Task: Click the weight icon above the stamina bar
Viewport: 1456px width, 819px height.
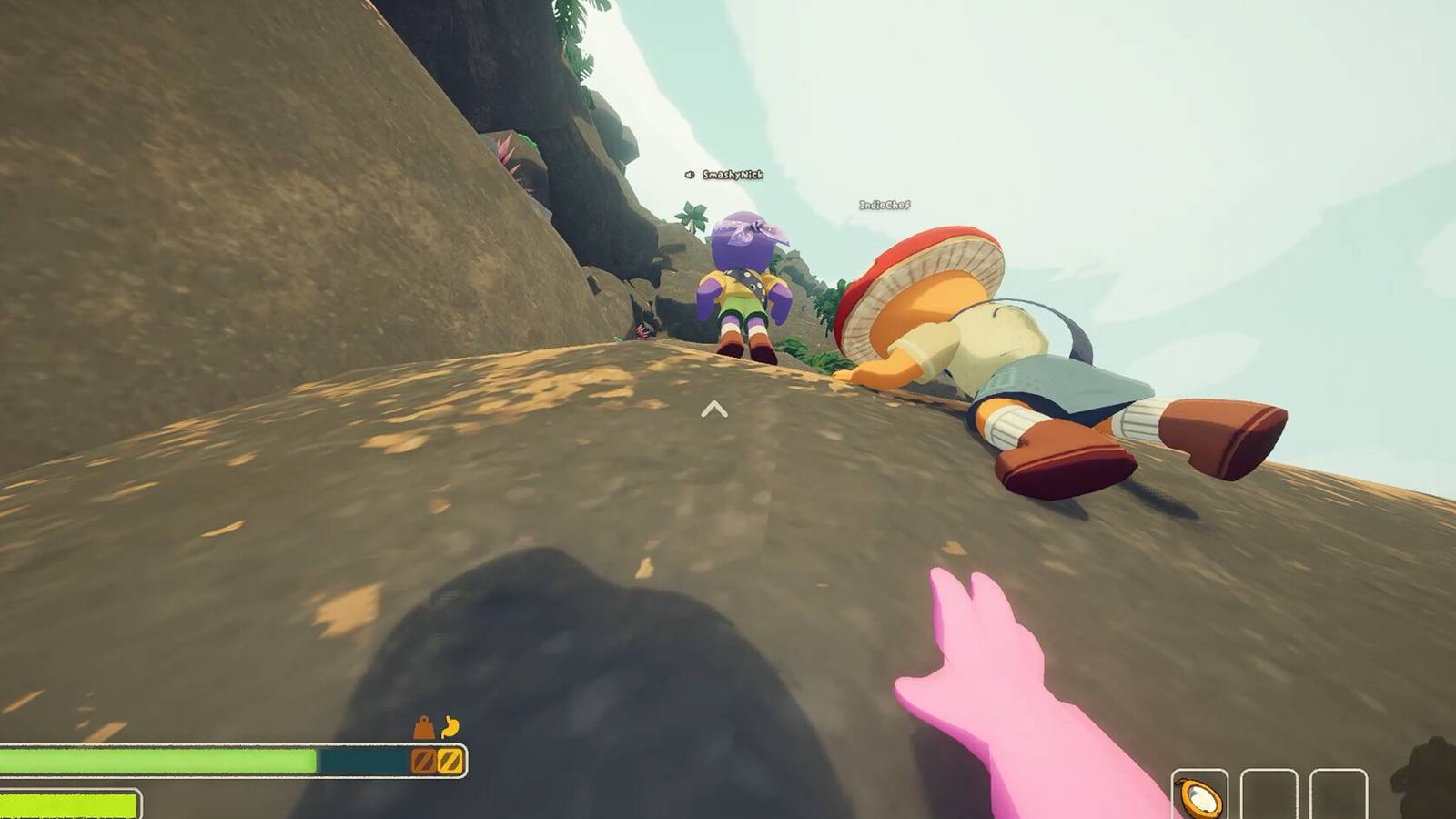Action: [422, 727]
